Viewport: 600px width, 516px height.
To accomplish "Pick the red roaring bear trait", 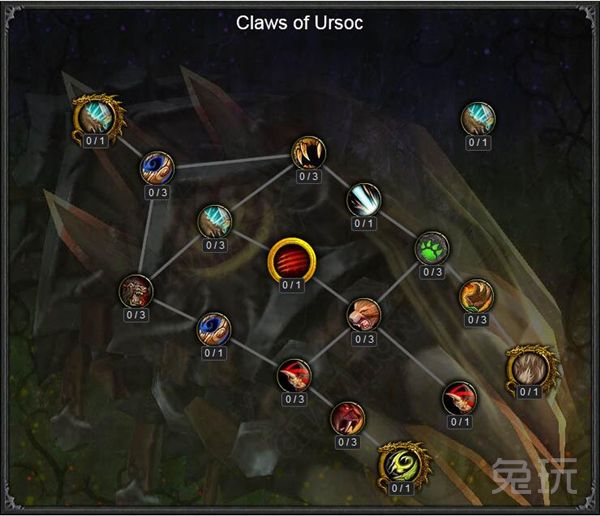I will pyautogui.click(x=347, y=416).
